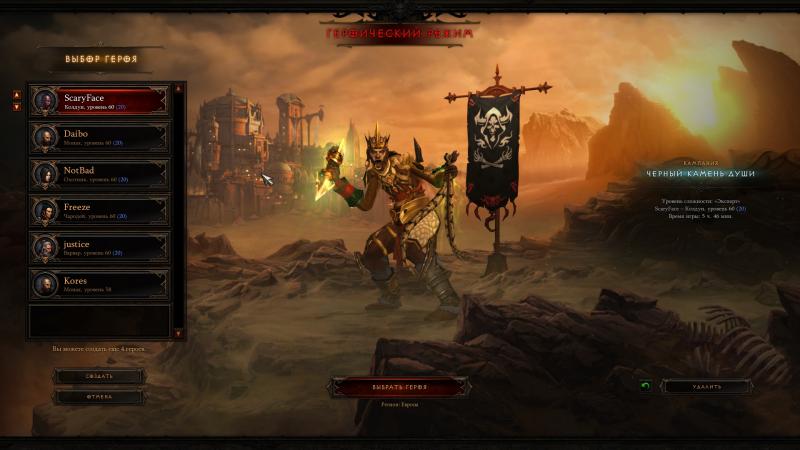Click hero list scrollbar's up arrow
800x450 pixels.
[x=179, y=88]
